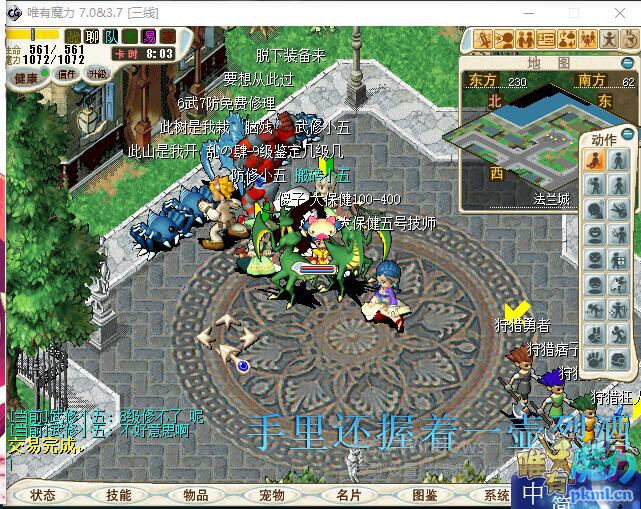
Task: Select the open hand action icon
Action: [594, 359]
